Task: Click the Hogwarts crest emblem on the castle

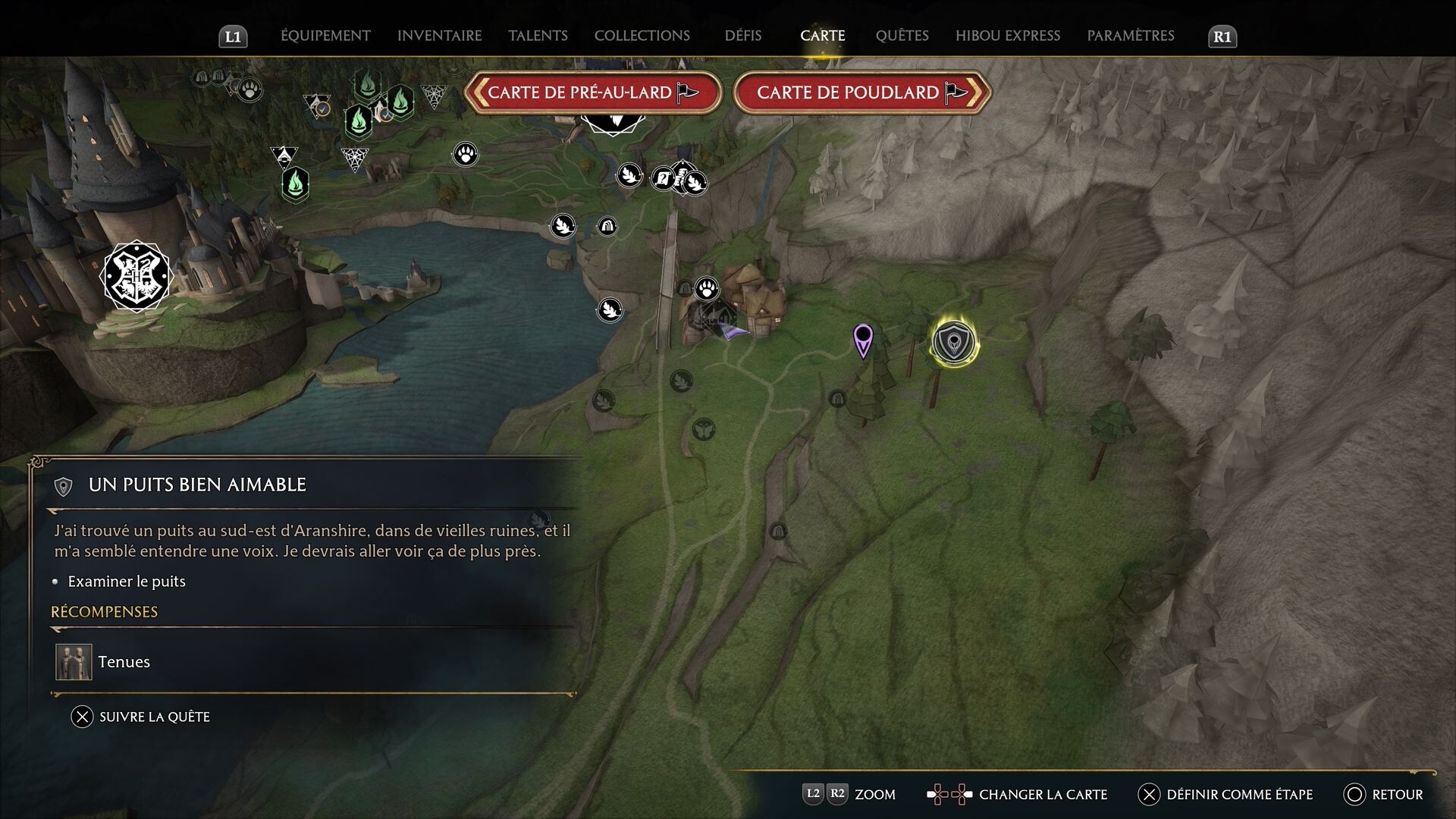Action: click(136, 277)
